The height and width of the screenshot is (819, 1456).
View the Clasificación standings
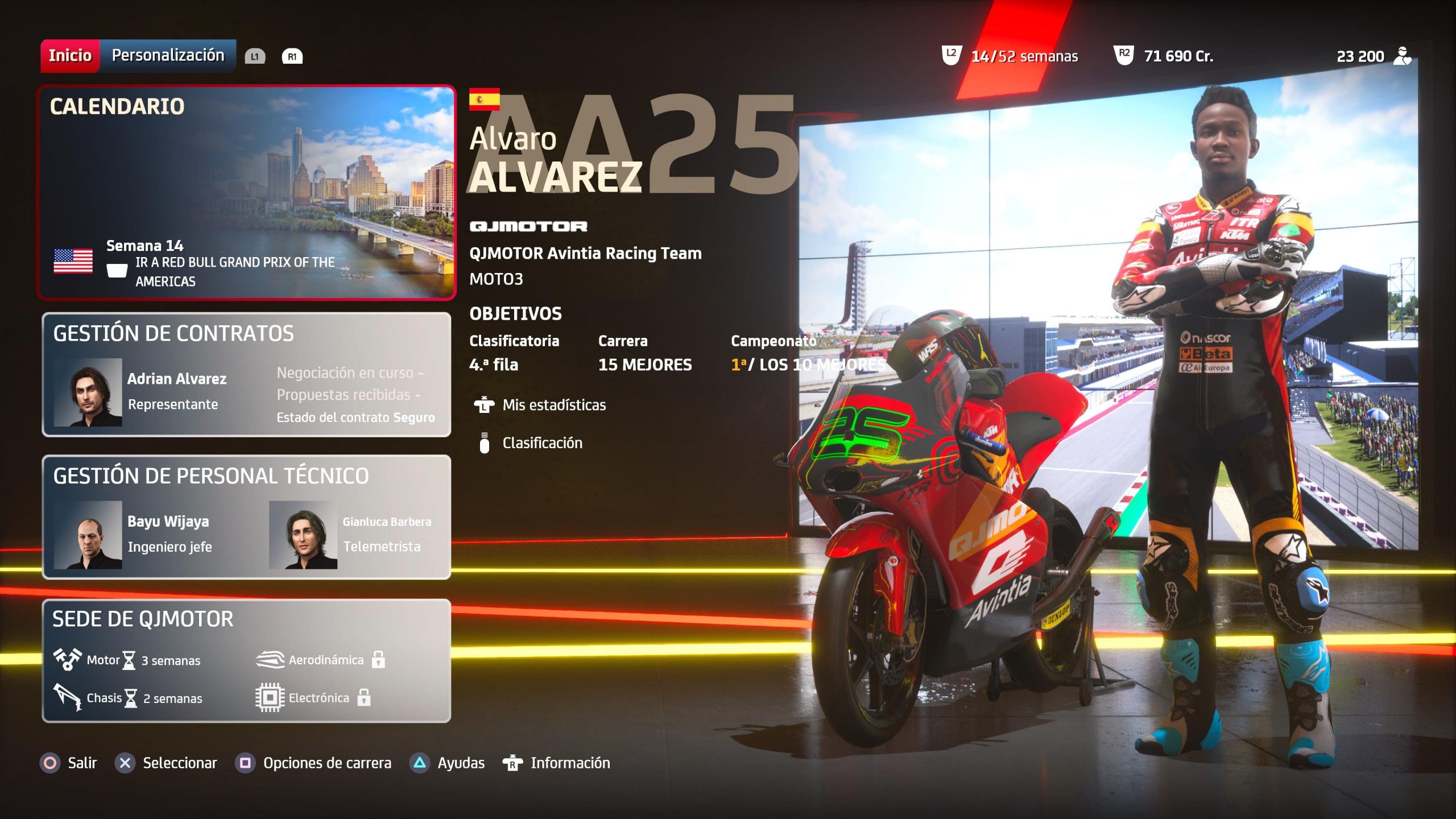tap(541, 443)
